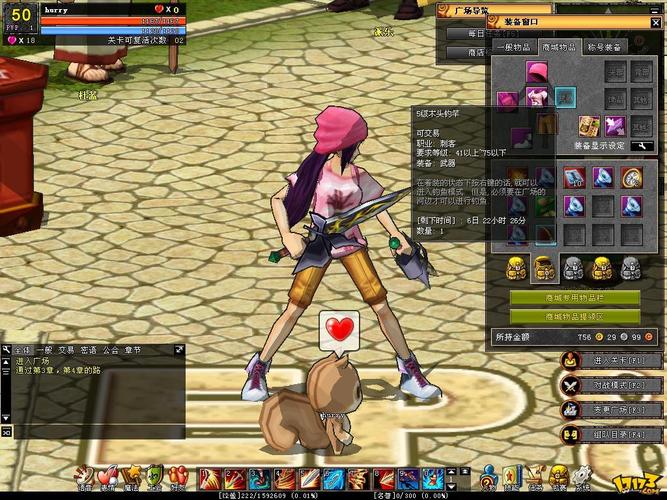Screen dimensions: 667x500
Task: Close the equipment window
Action: pos(658,23)
